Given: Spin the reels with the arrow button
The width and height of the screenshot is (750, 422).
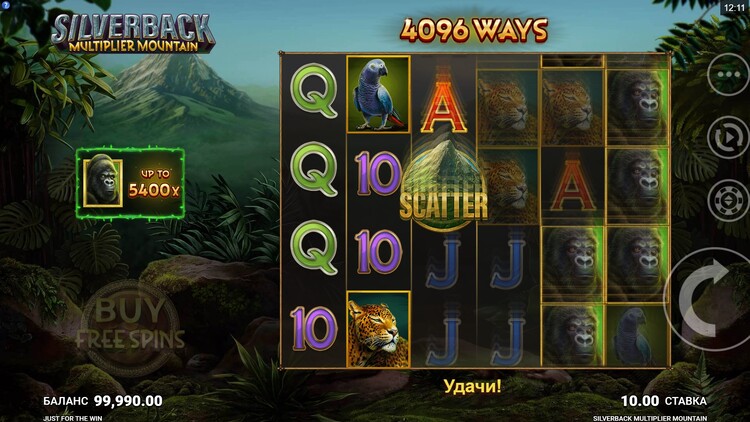Looking at the screenshot, I should [x=712, y=297].
